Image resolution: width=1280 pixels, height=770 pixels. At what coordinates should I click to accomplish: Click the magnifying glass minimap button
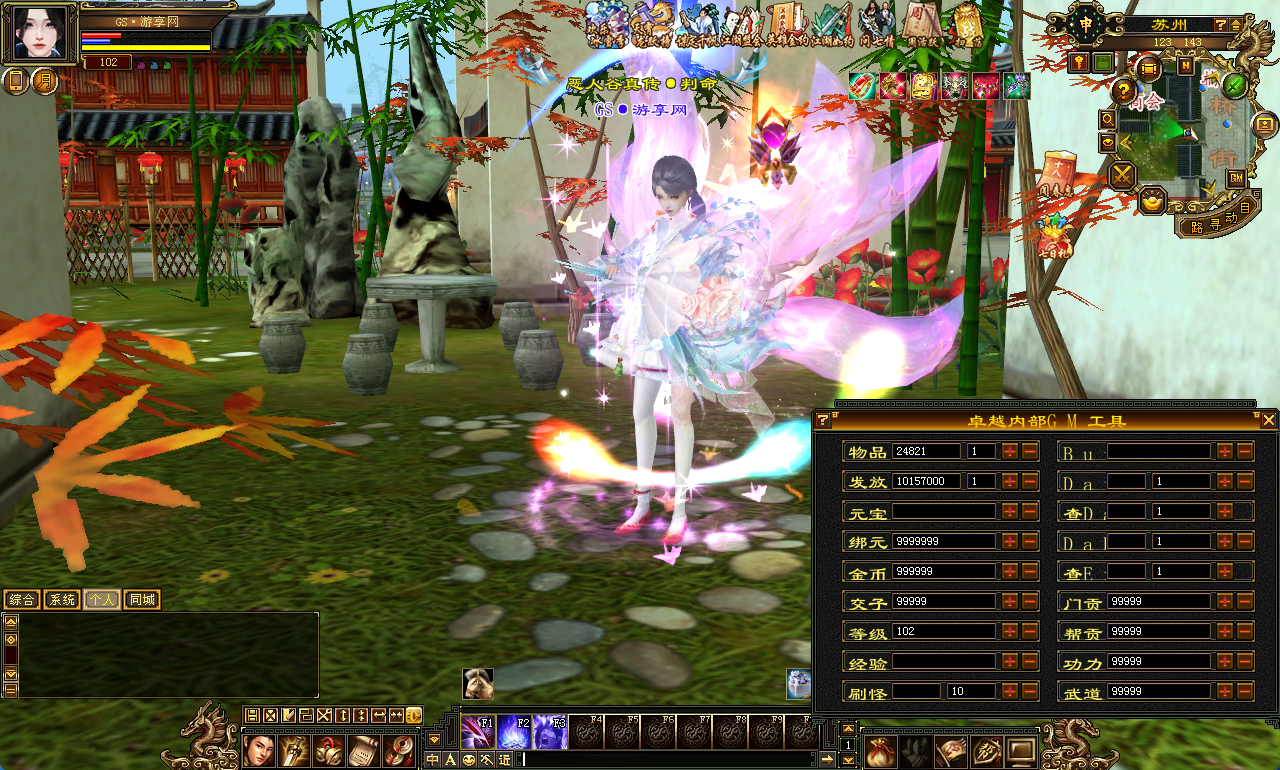pos(1108,119)
